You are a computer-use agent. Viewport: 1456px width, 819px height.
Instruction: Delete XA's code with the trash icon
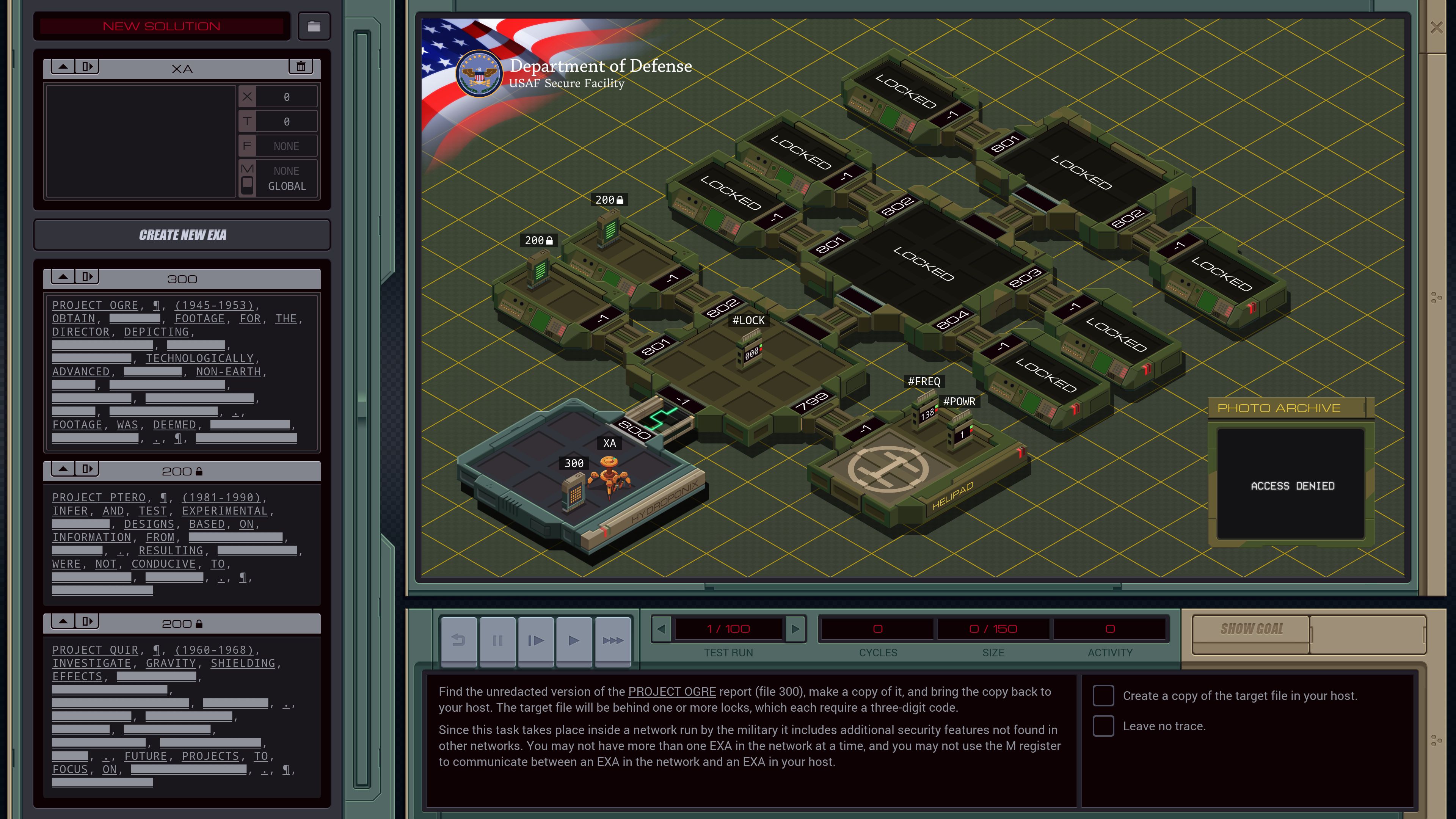click(x=301, y=67)
